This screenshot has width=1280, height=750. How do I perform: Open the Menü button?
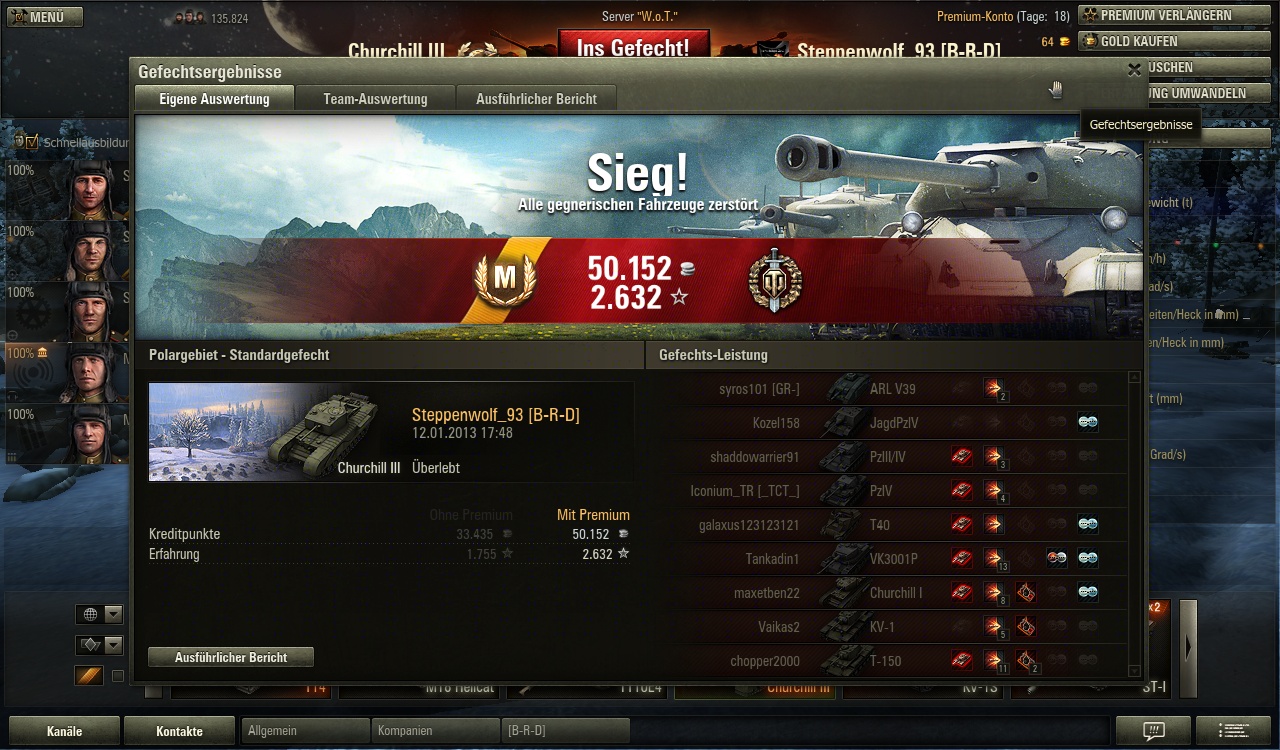[45, 17]
